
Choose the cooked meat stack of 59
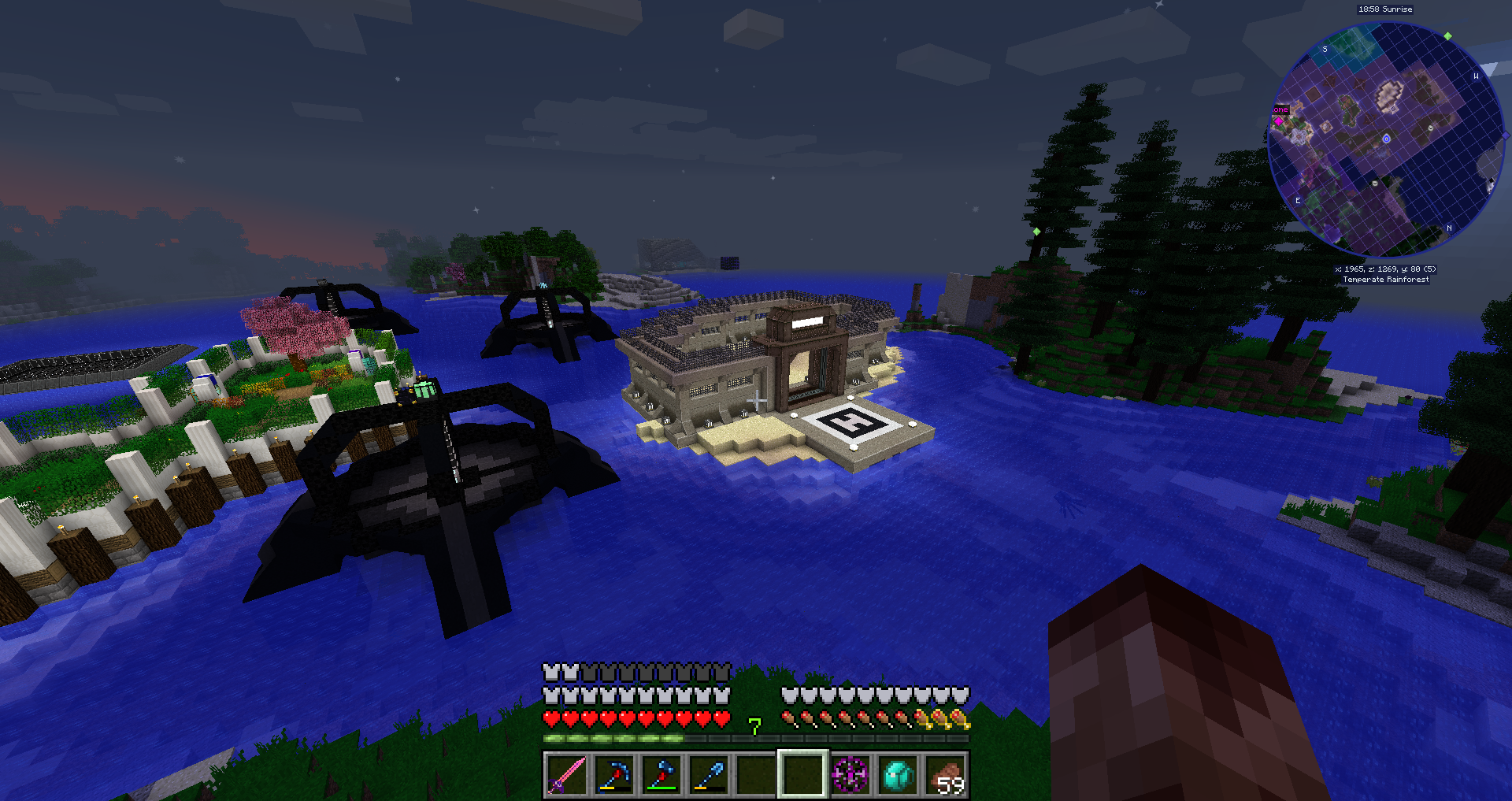click(945, 775)
